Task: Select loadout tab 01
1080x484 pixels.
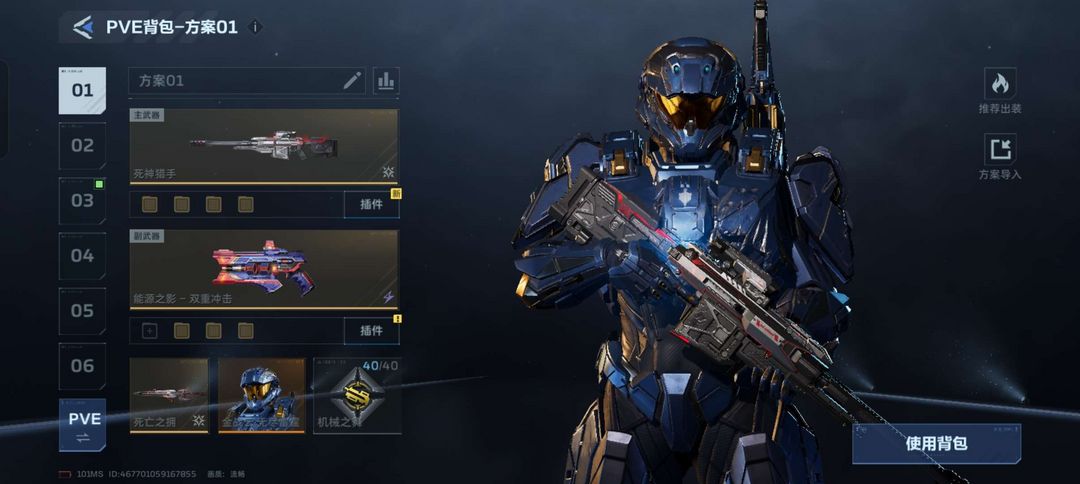Action: (x=82, y=91)
